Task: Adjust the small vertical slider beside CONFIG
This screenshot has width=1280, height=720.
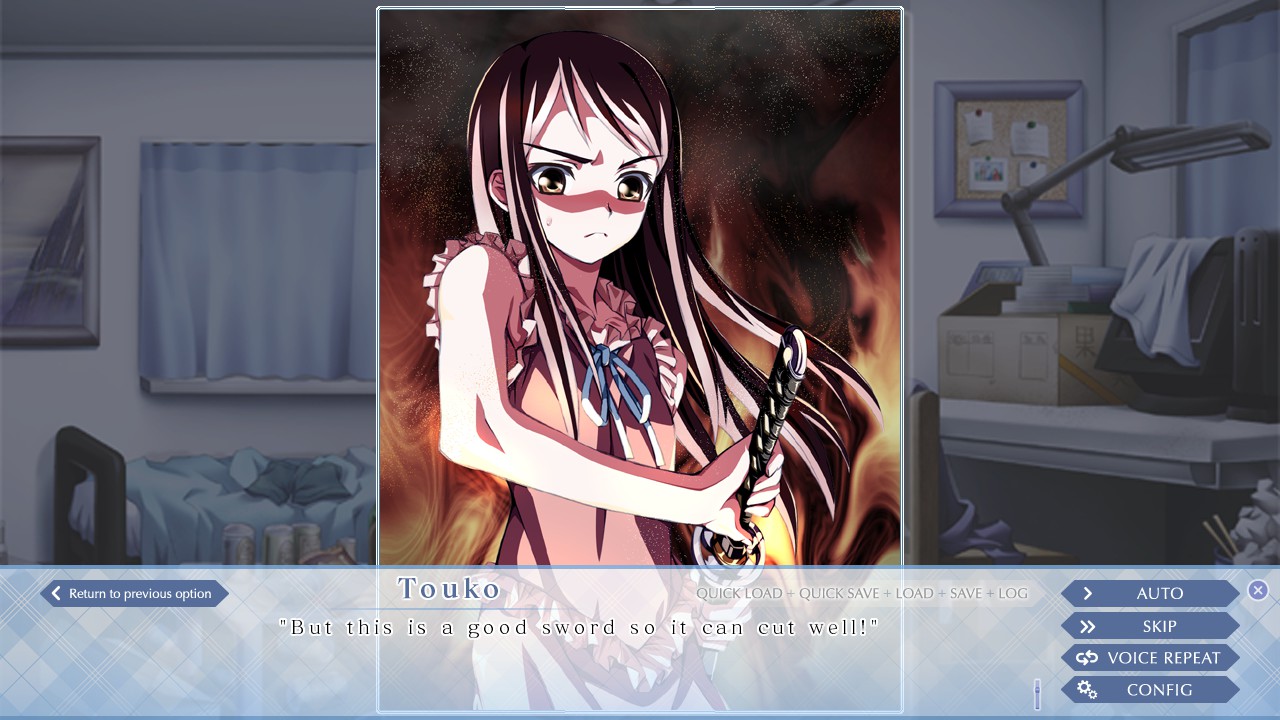Action: (x=1035, y=689)
